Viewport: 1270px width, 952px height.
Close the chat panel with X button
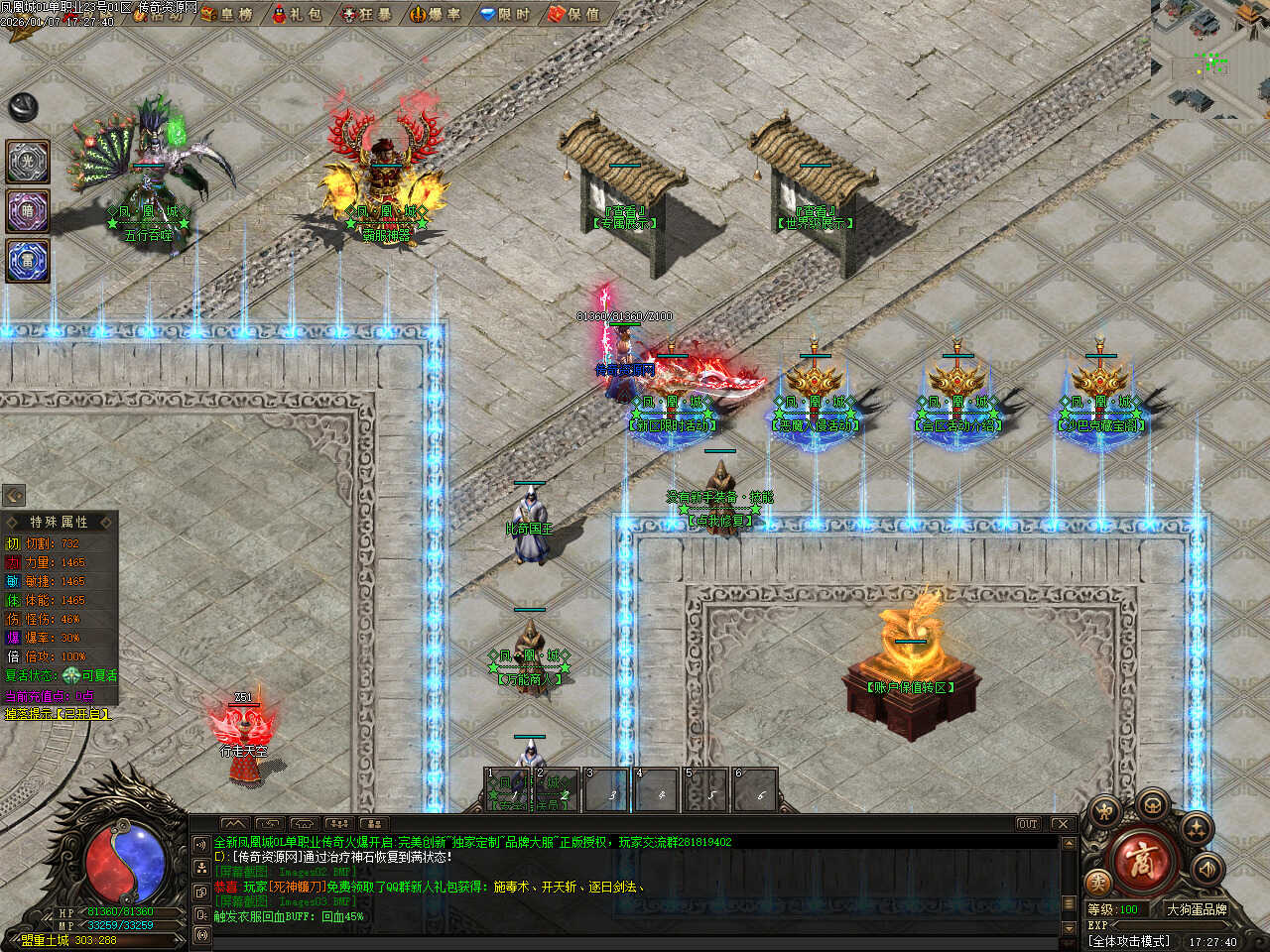(1062, 824)
